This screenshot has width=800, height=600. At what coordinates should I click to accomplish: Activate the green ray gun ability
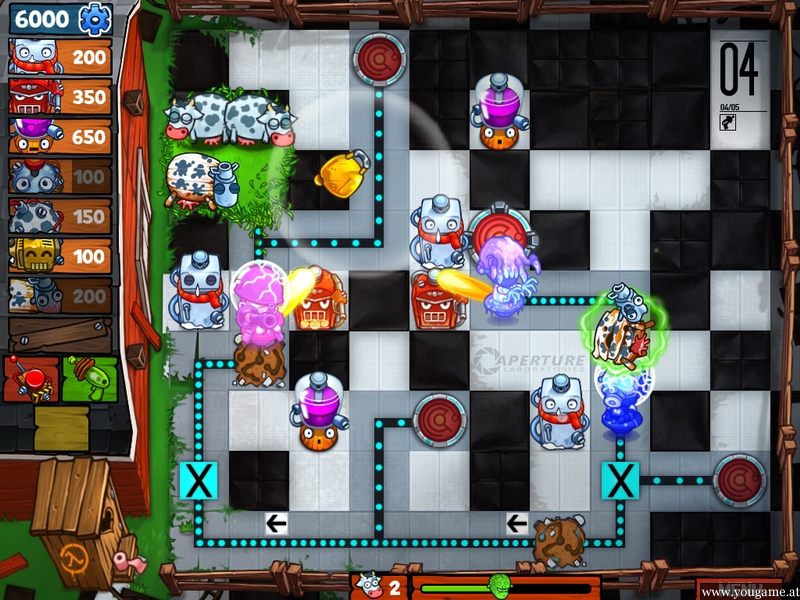(89, 379)
